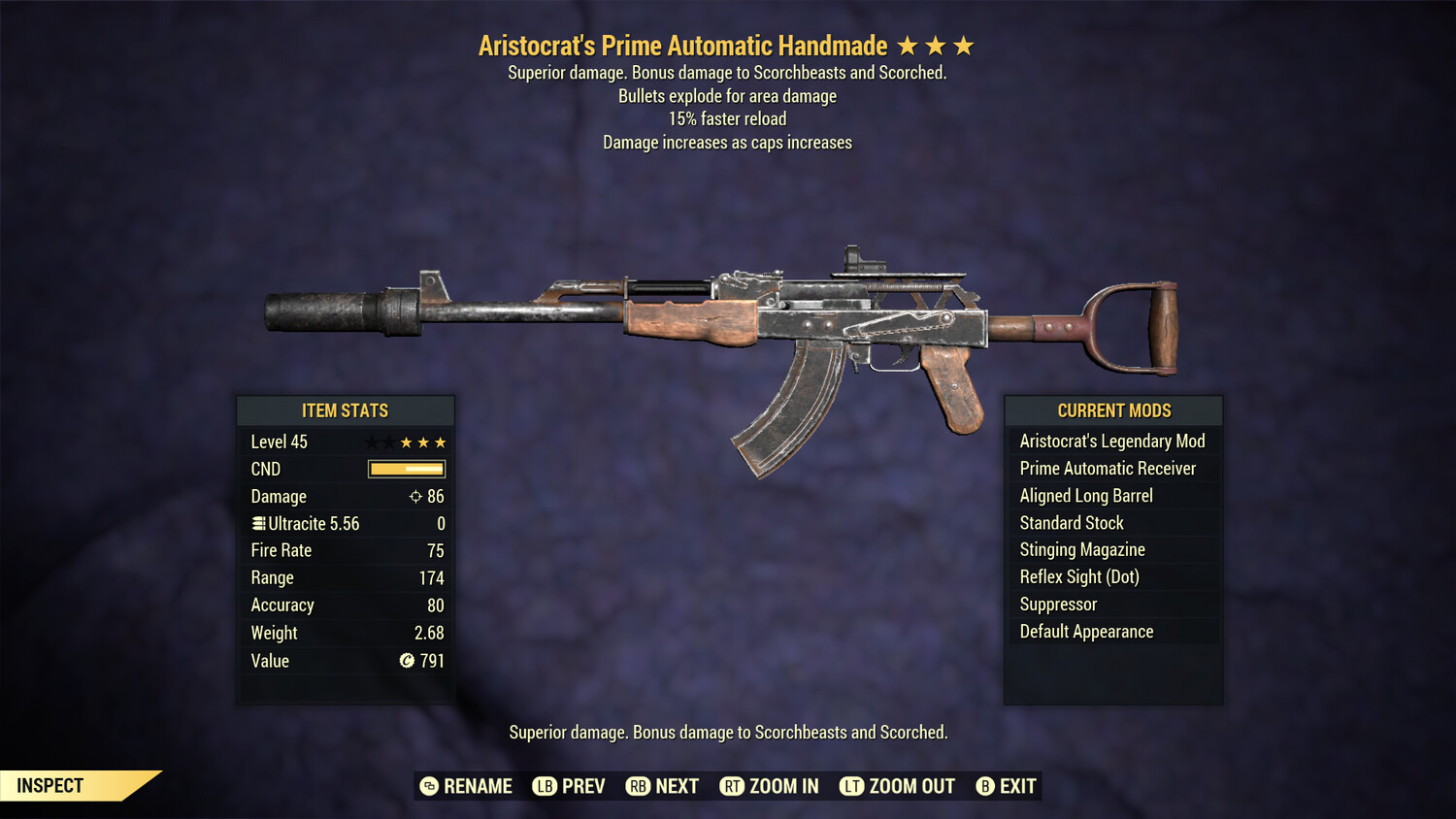The width and height of the screenshot is (1456, 819).
Task: Click the ZOOM IN text label
Action: 784,786
